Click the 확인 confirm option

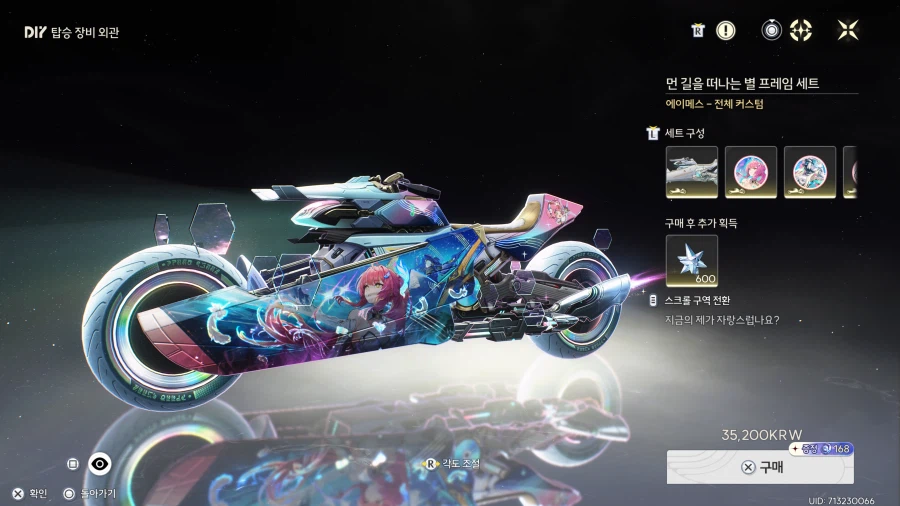pyautogui.click(x=30, y=493)
